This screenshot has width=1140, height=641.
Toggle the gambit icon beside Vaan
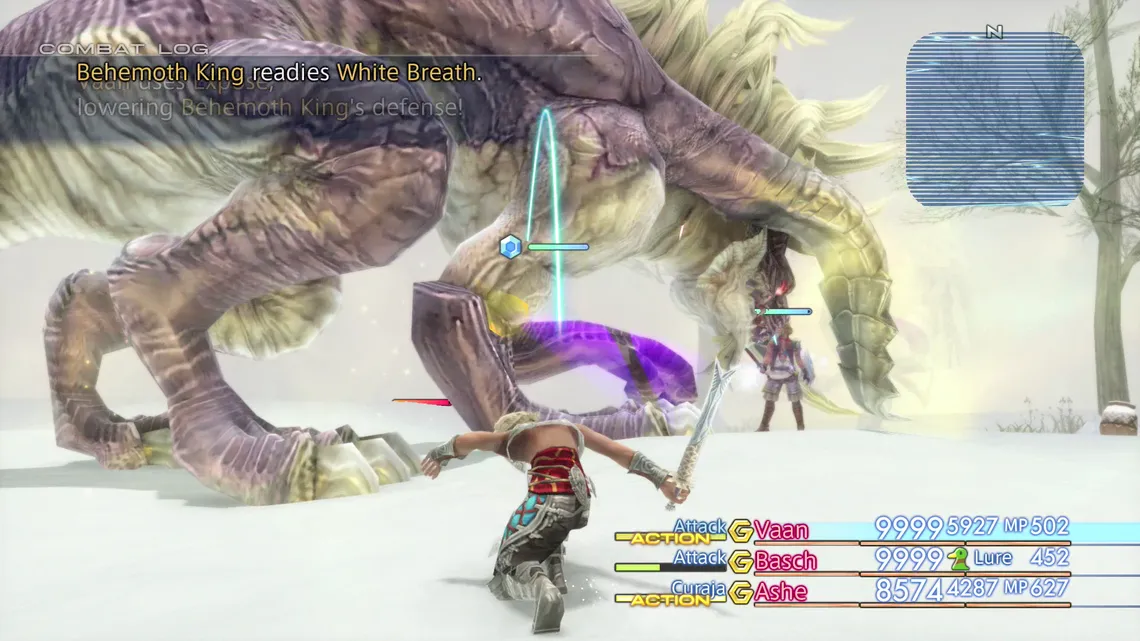pyautogui.click(x=740, y=530)
